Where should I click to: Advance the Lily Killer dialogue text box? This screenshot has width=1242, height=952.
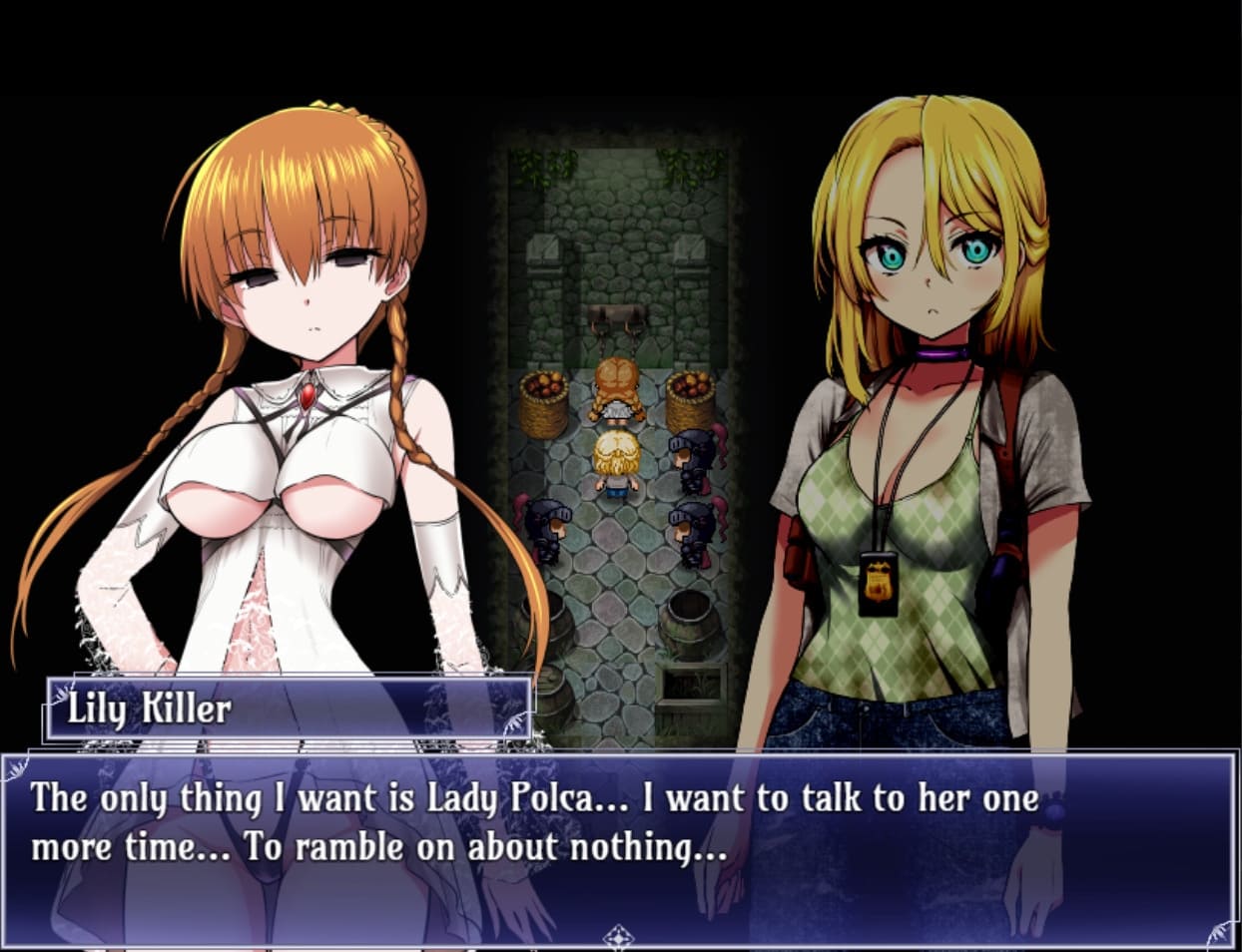pos(619,838)
